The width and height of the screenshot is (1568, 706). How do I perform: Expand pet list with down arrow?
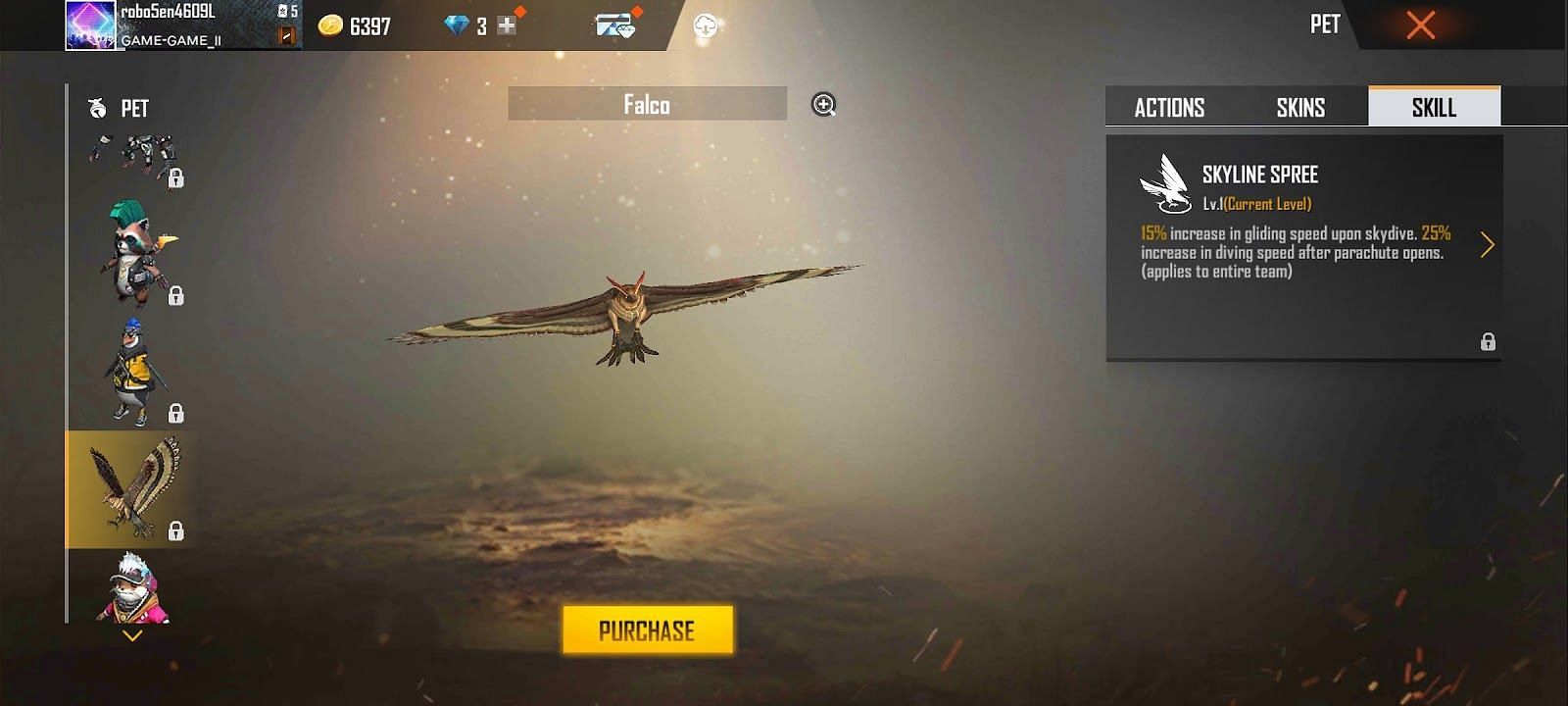coord(132,635)
